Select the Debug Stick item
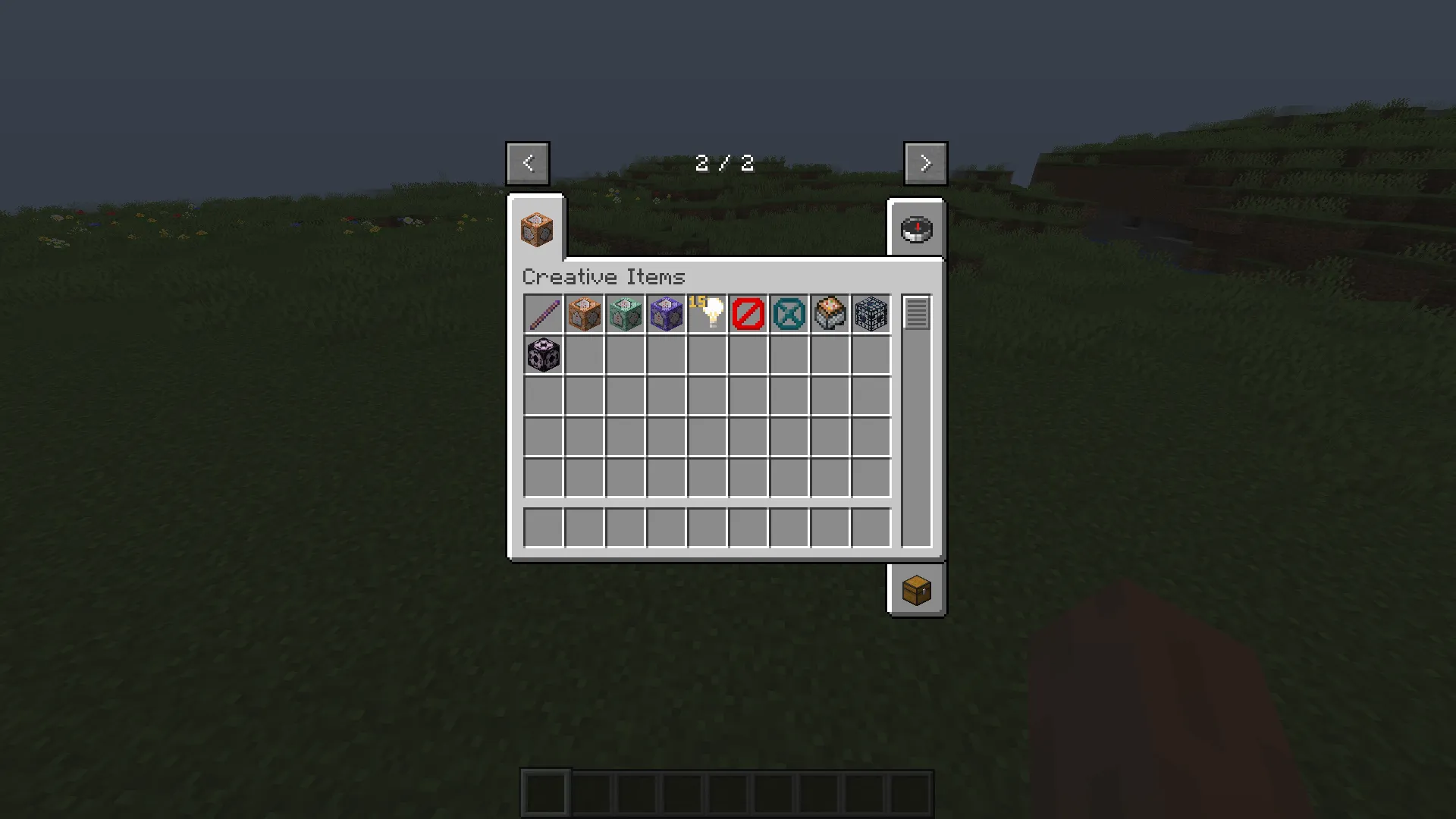 pos(544,314)
